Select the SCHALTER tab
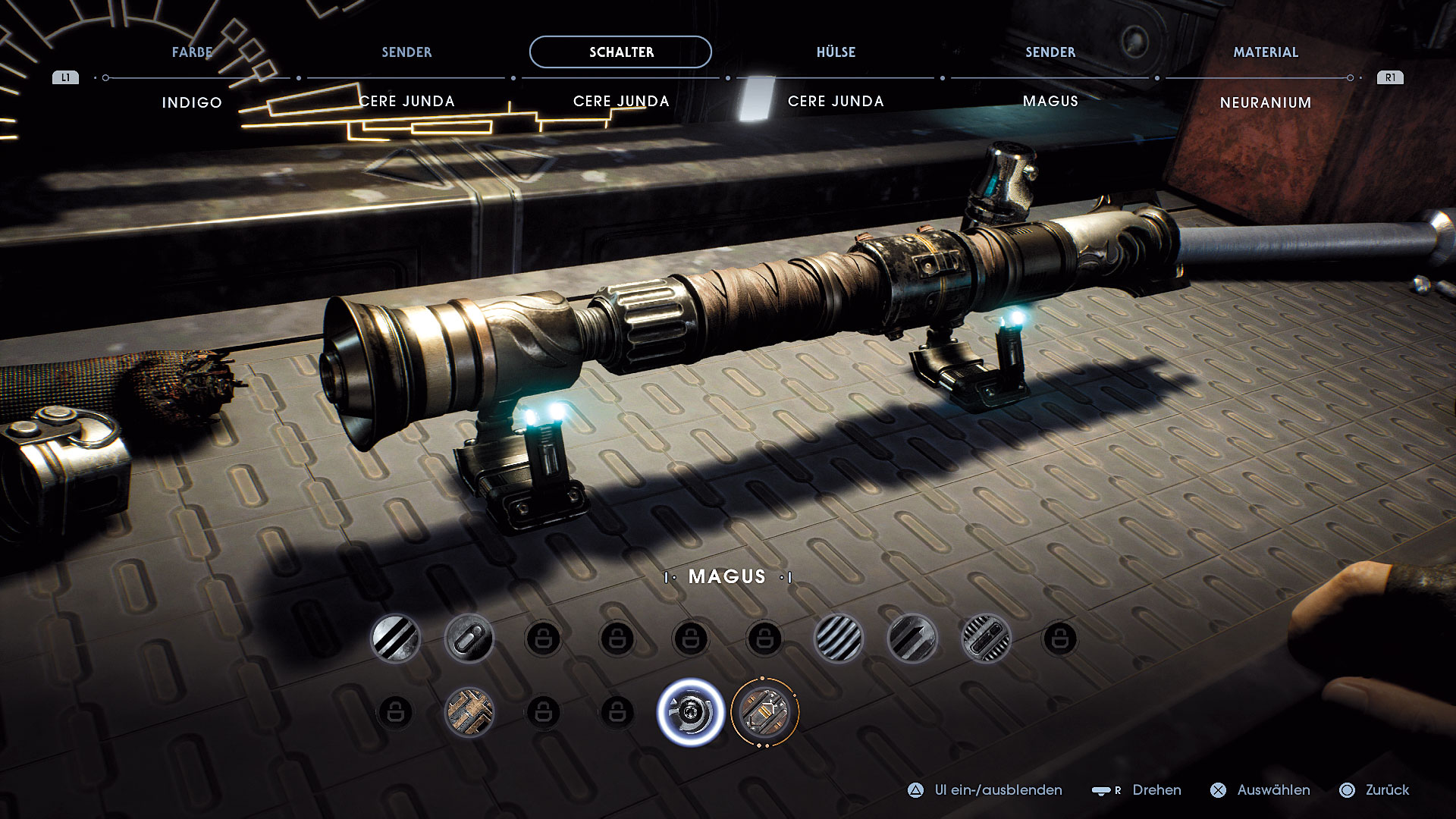 620,52
